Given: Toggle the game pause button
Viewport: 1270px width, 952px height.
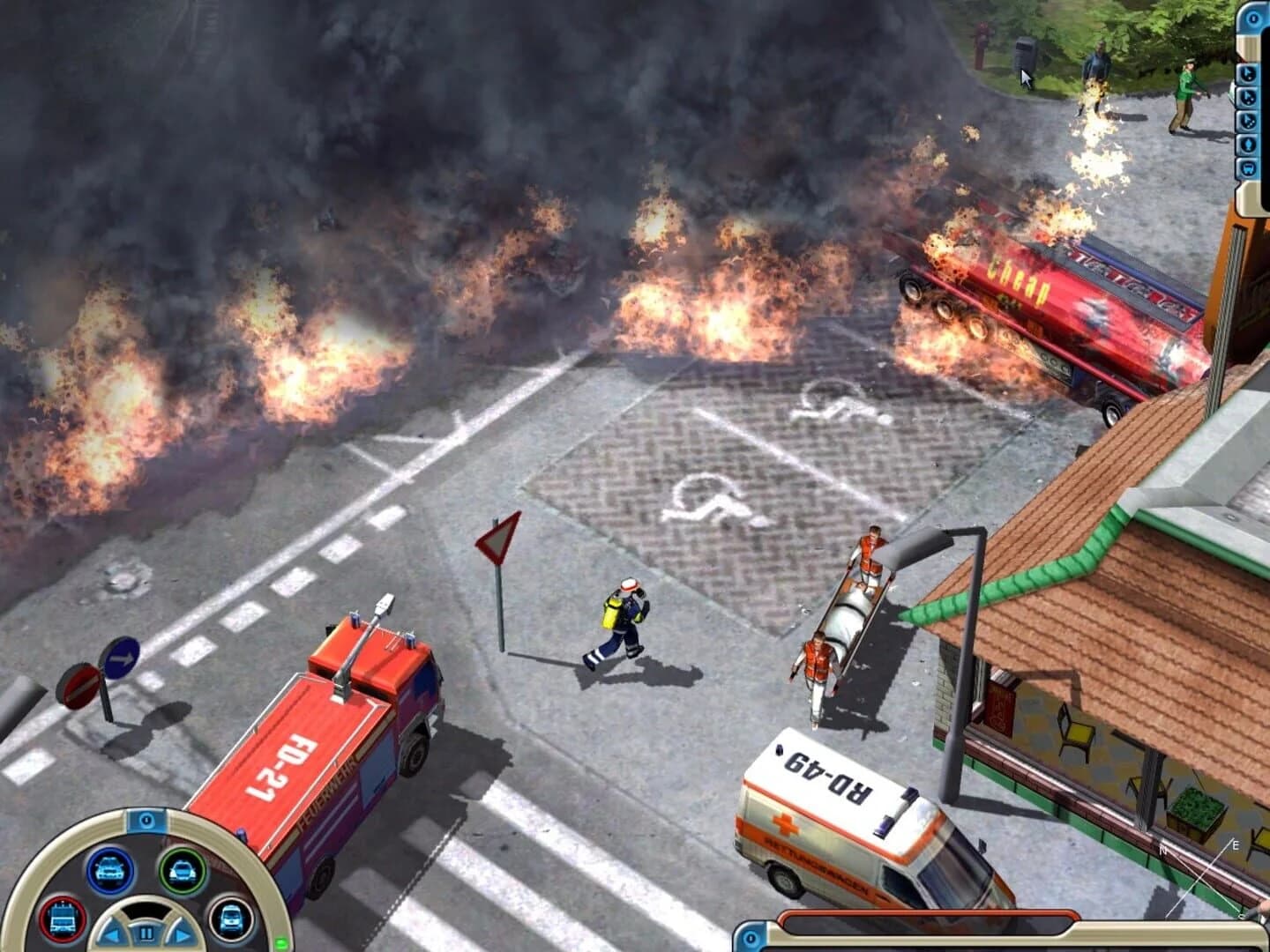Looking at the screenshot, I should click(147, 933).
